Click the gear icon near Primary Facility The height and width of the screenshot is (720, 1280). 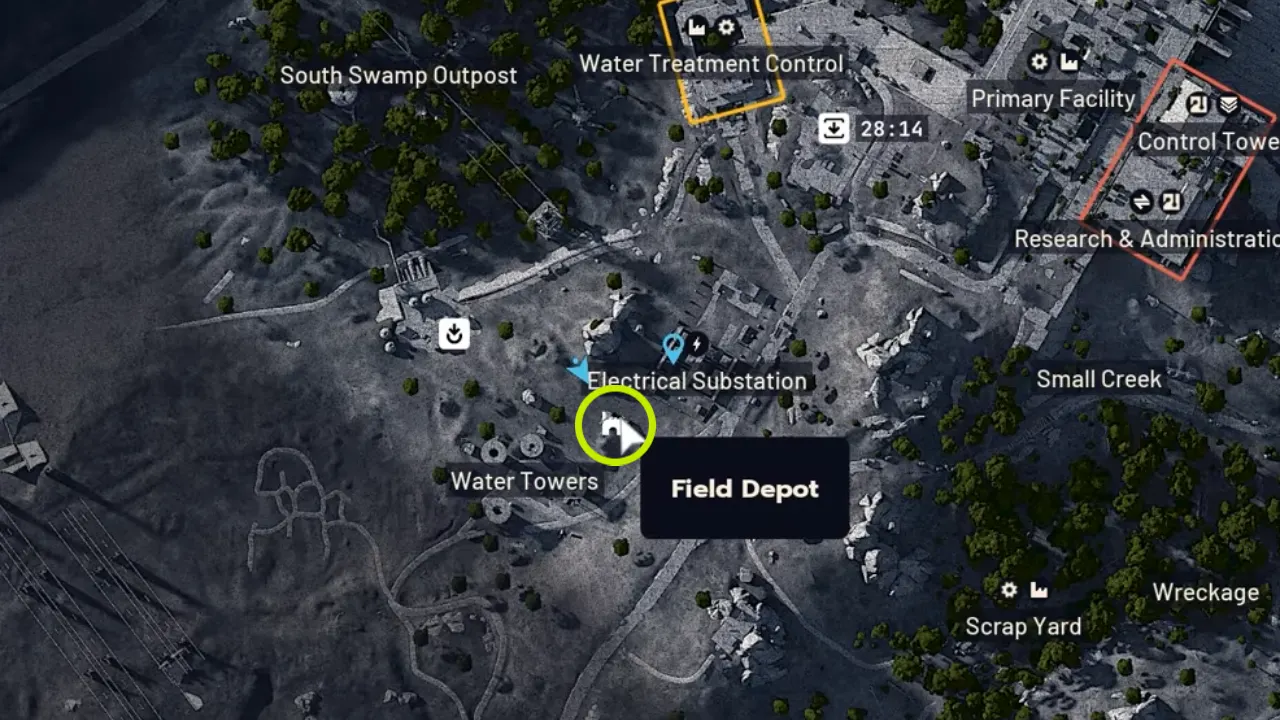point(1038,63)
